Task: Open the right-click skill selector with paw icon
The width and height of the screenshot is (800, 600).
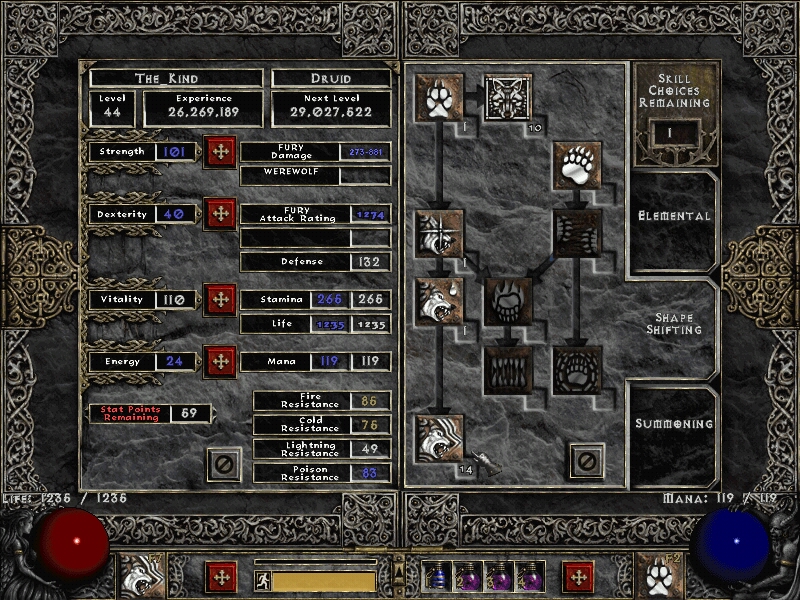Action: click(x=659, y=577)
